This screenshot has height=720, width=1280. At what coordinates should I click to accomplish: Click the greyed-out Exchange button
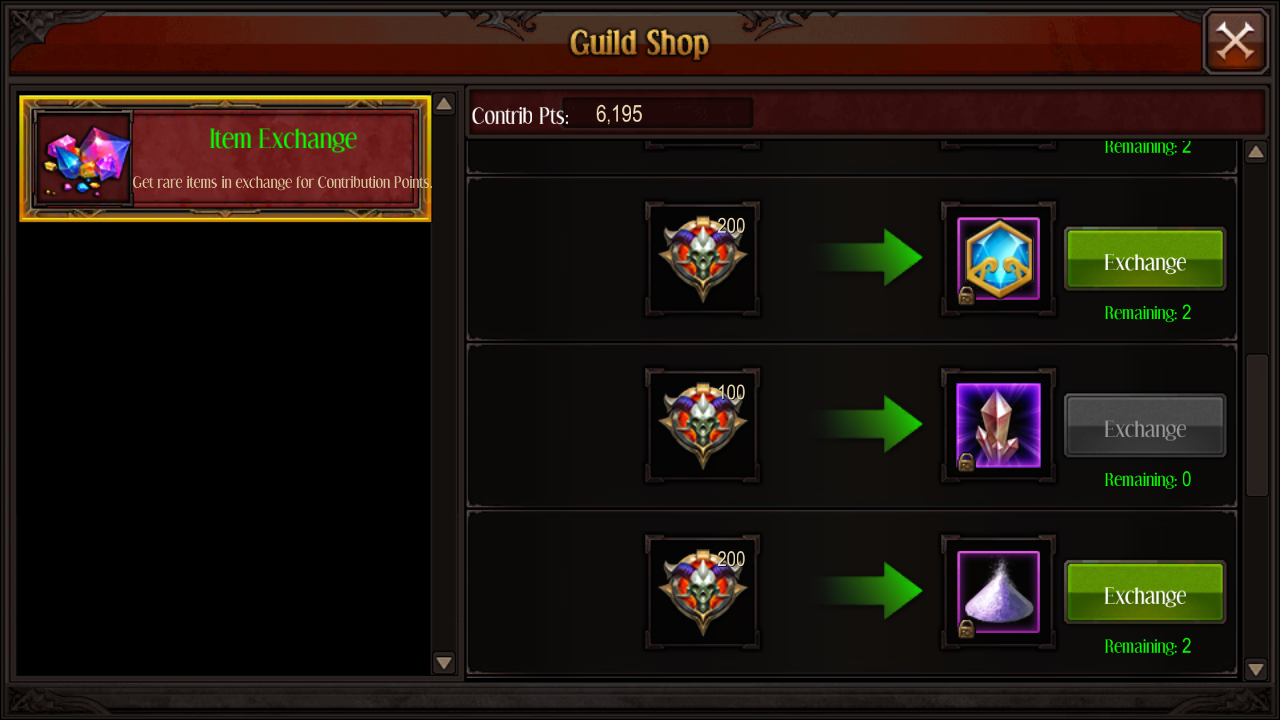1144,426
